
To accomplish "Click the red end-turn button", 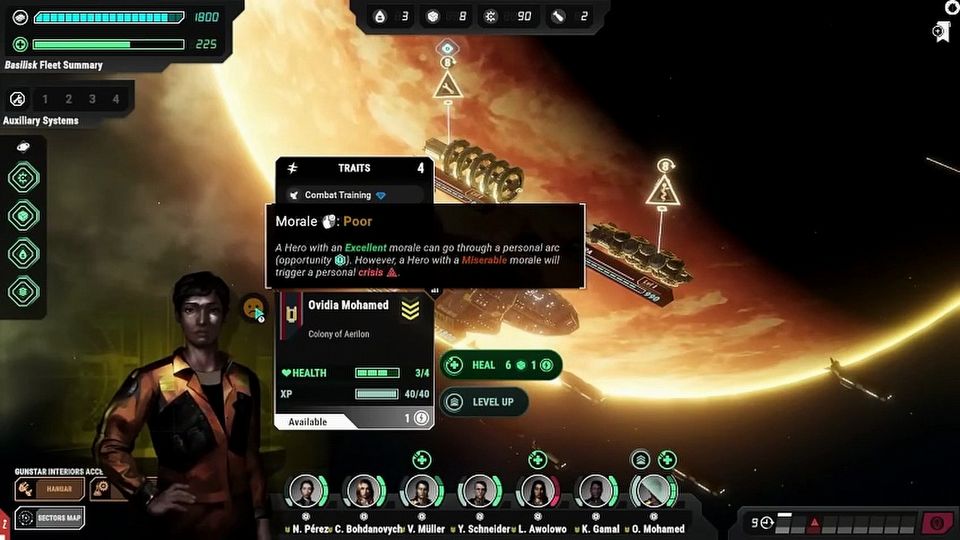I will (x=937, y=522).
